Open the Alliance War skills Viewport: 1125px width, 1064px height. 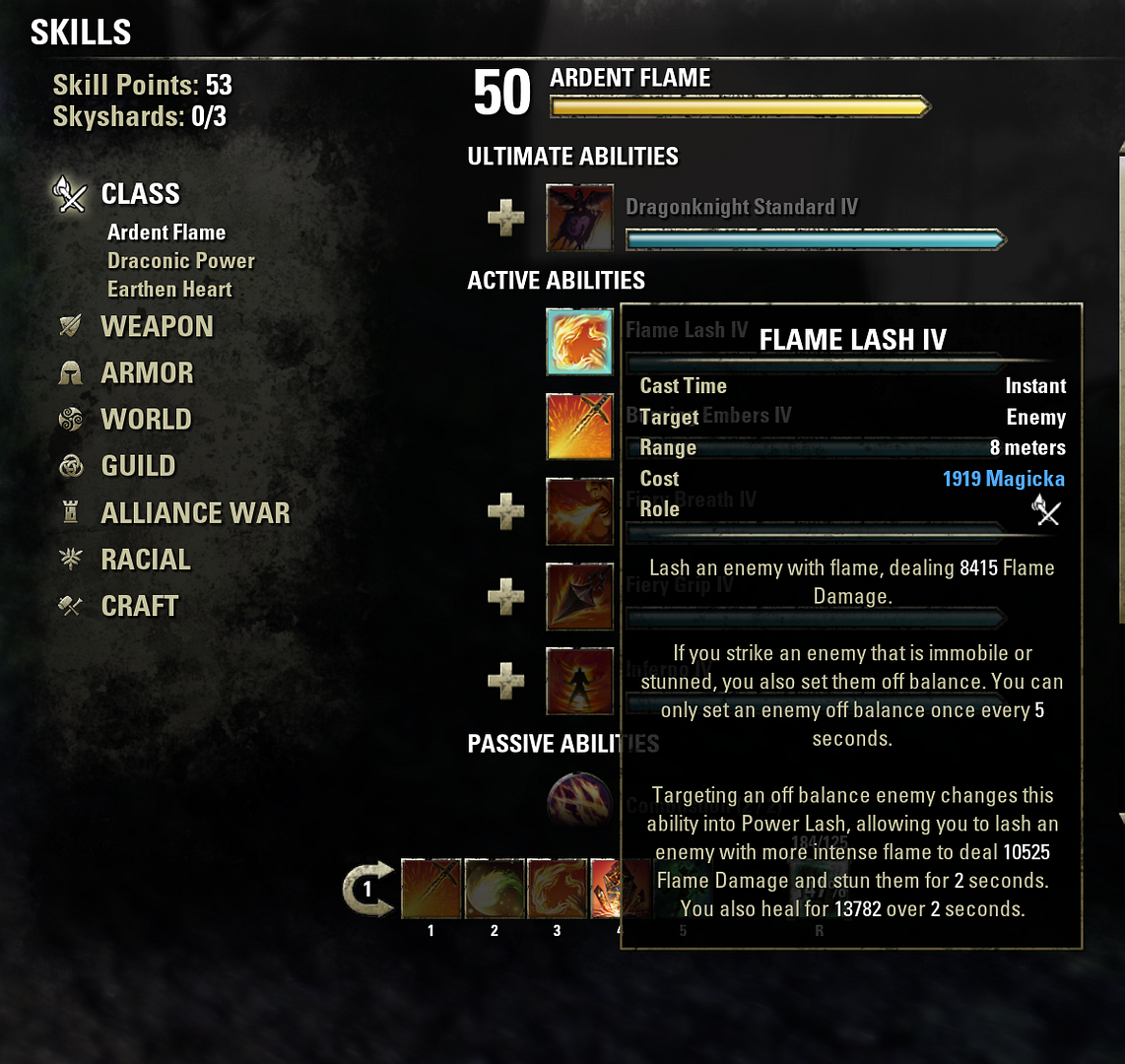pos(195,513)
